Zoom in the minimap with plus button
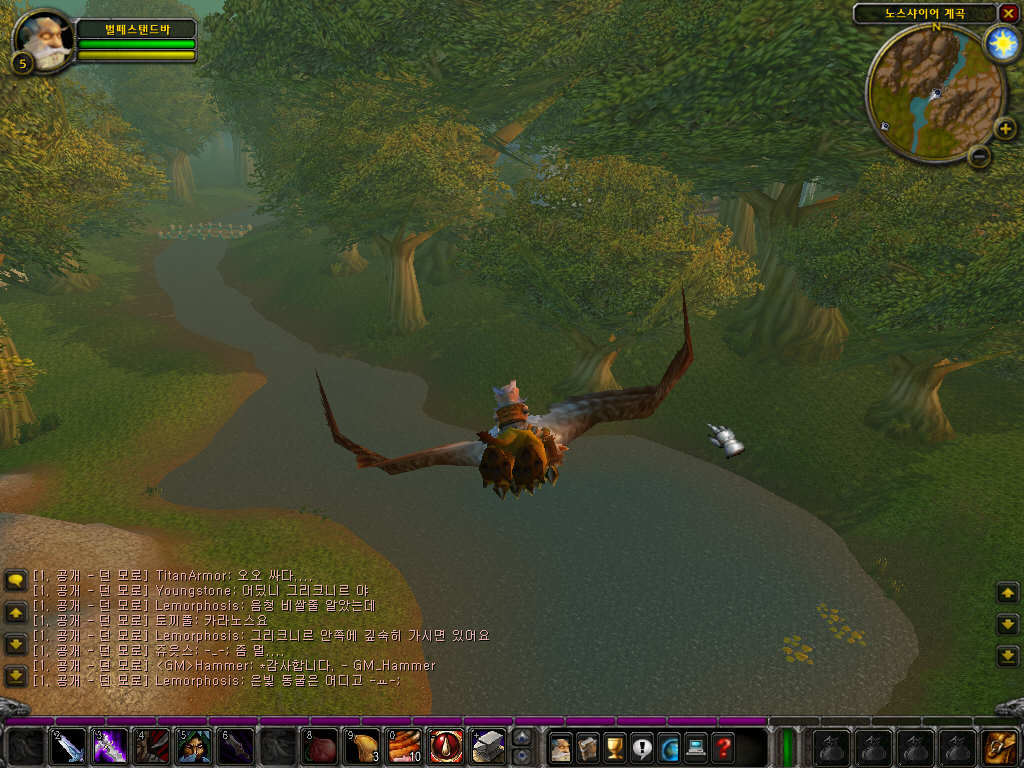Viewport: 1024px width, 768px height. (x=1006, y=128)
